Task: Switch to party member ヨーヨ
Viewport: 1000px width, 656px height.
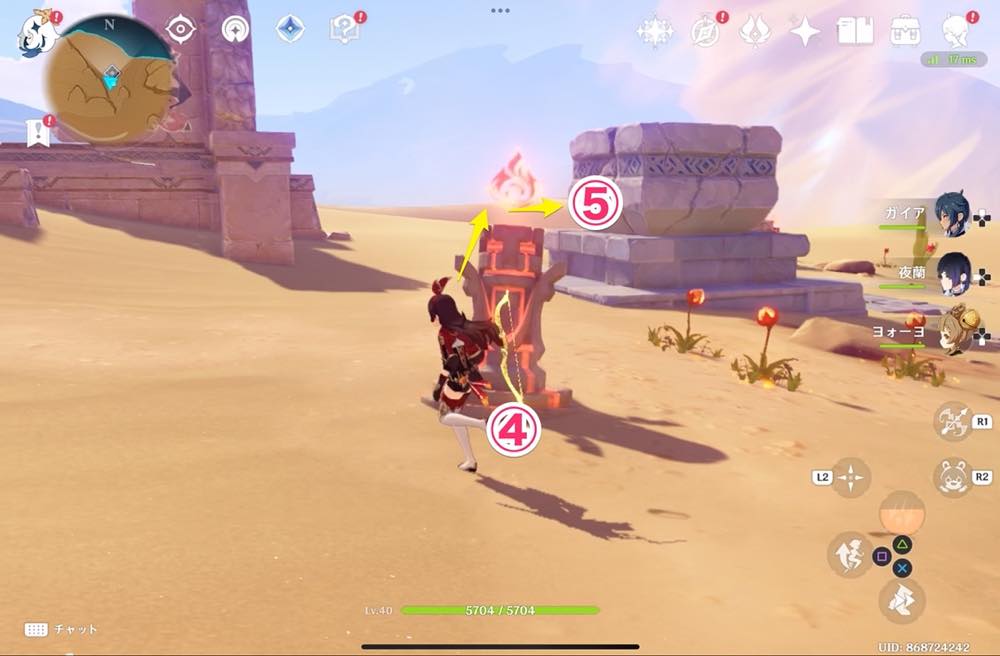Action: (950, 330)
